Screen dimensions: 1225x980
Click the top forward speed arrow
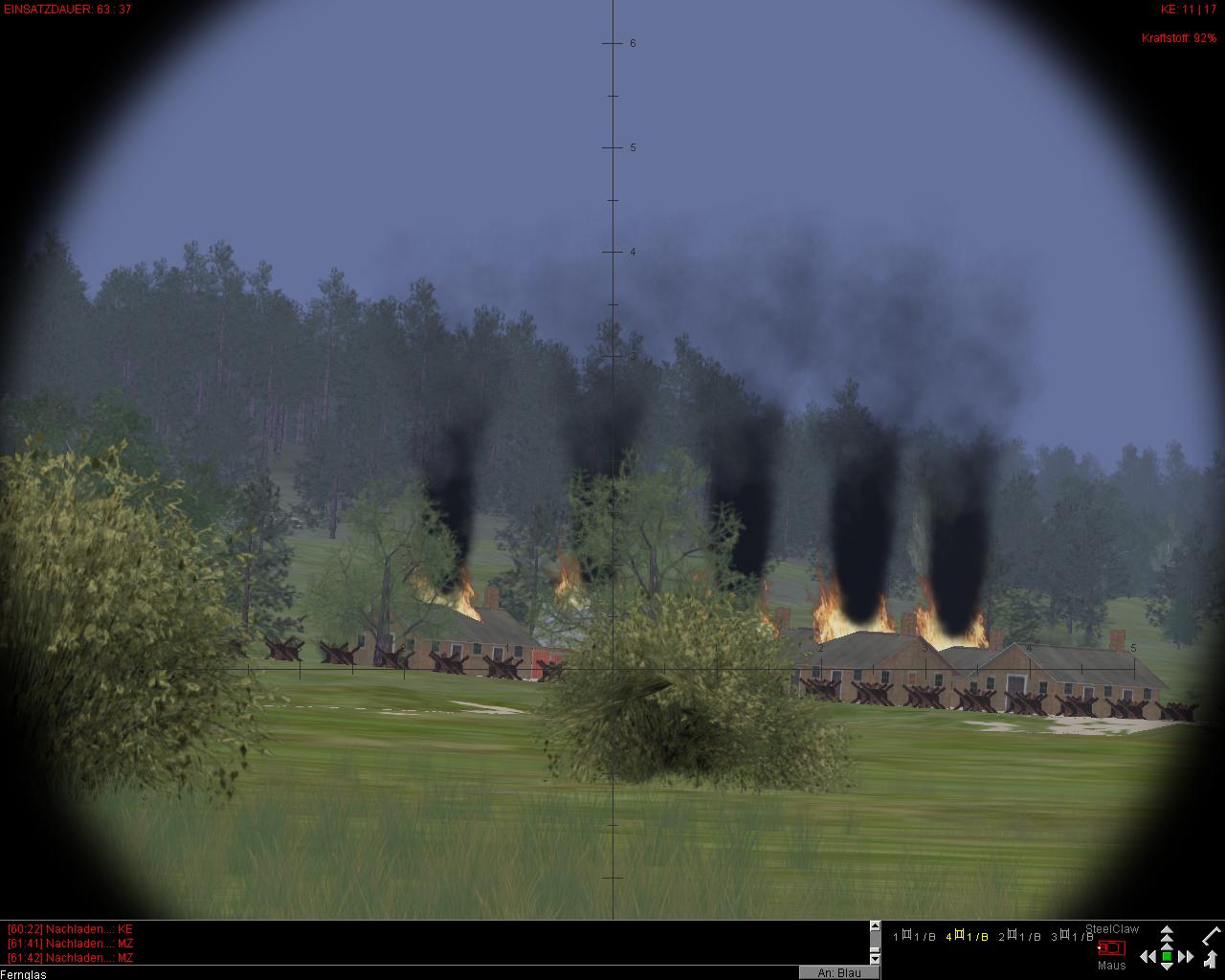[x=1167, y=930]
